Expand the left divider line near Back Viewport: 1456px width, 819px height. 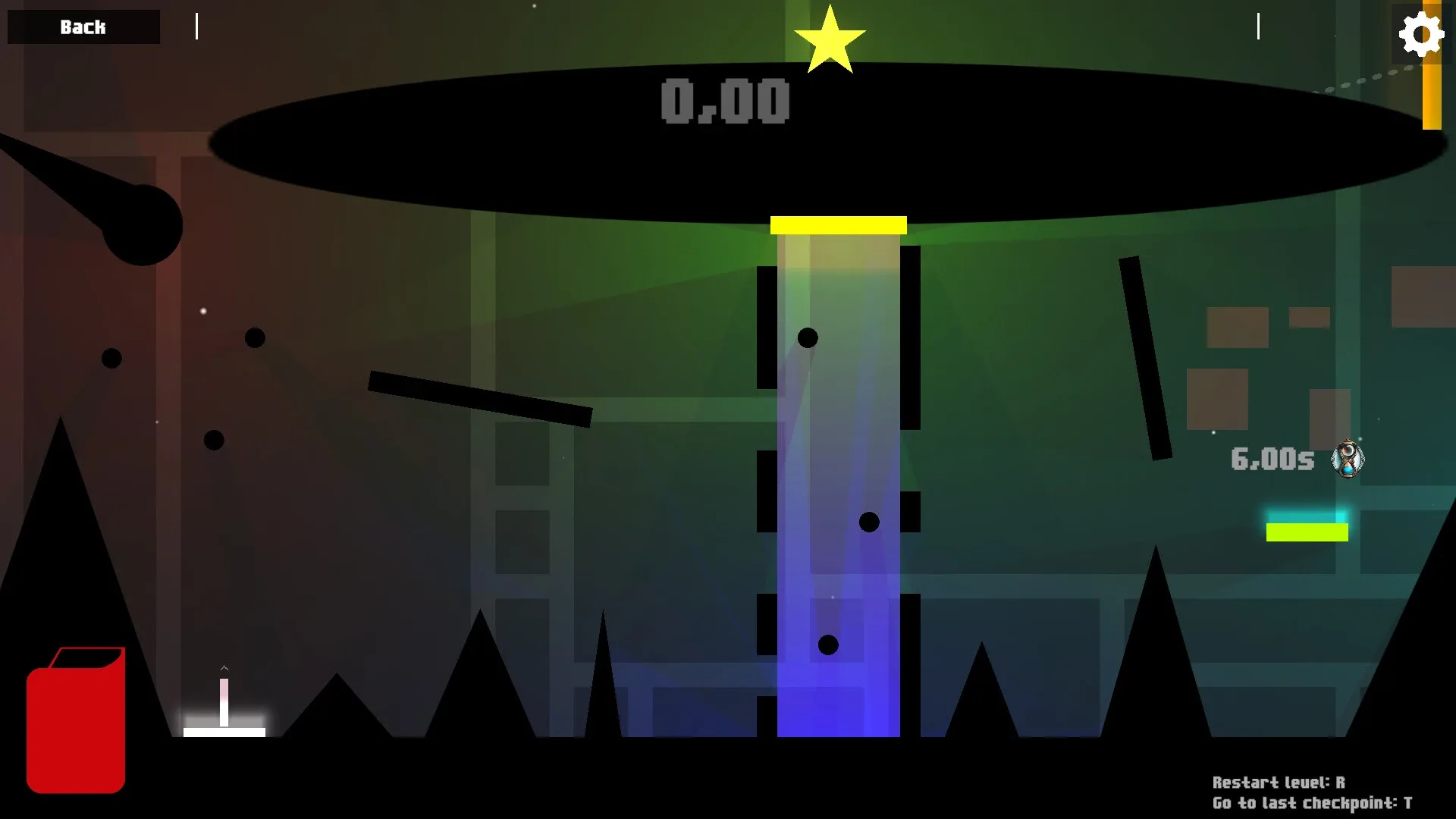(196, 27)
